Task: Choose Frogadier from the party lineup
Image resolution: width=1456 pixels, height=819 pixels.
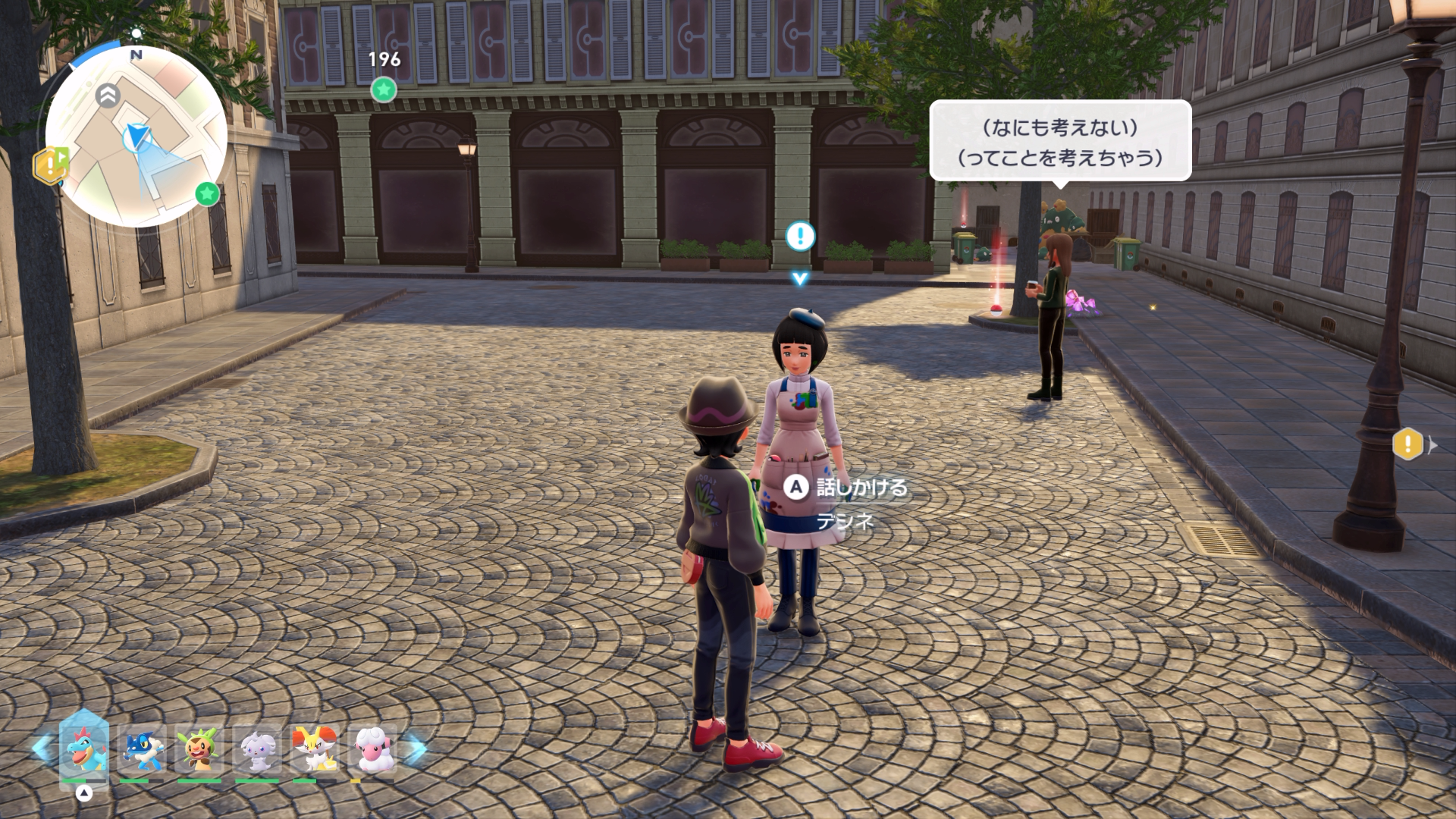Action: point(142,748)
